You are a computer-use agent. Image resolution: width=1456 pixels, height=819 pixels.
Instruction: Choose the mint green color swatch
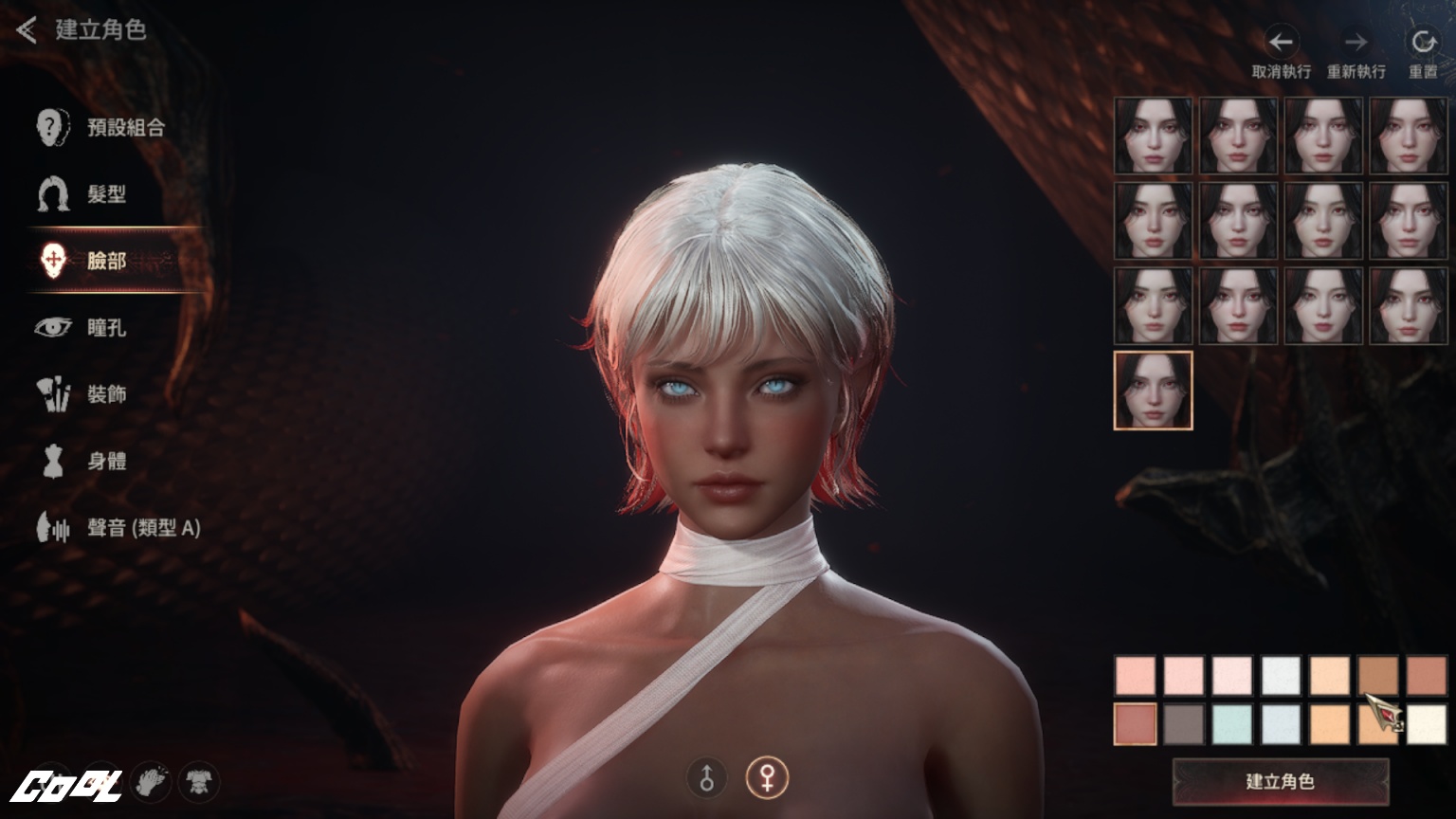click(x=1232, y=724)
